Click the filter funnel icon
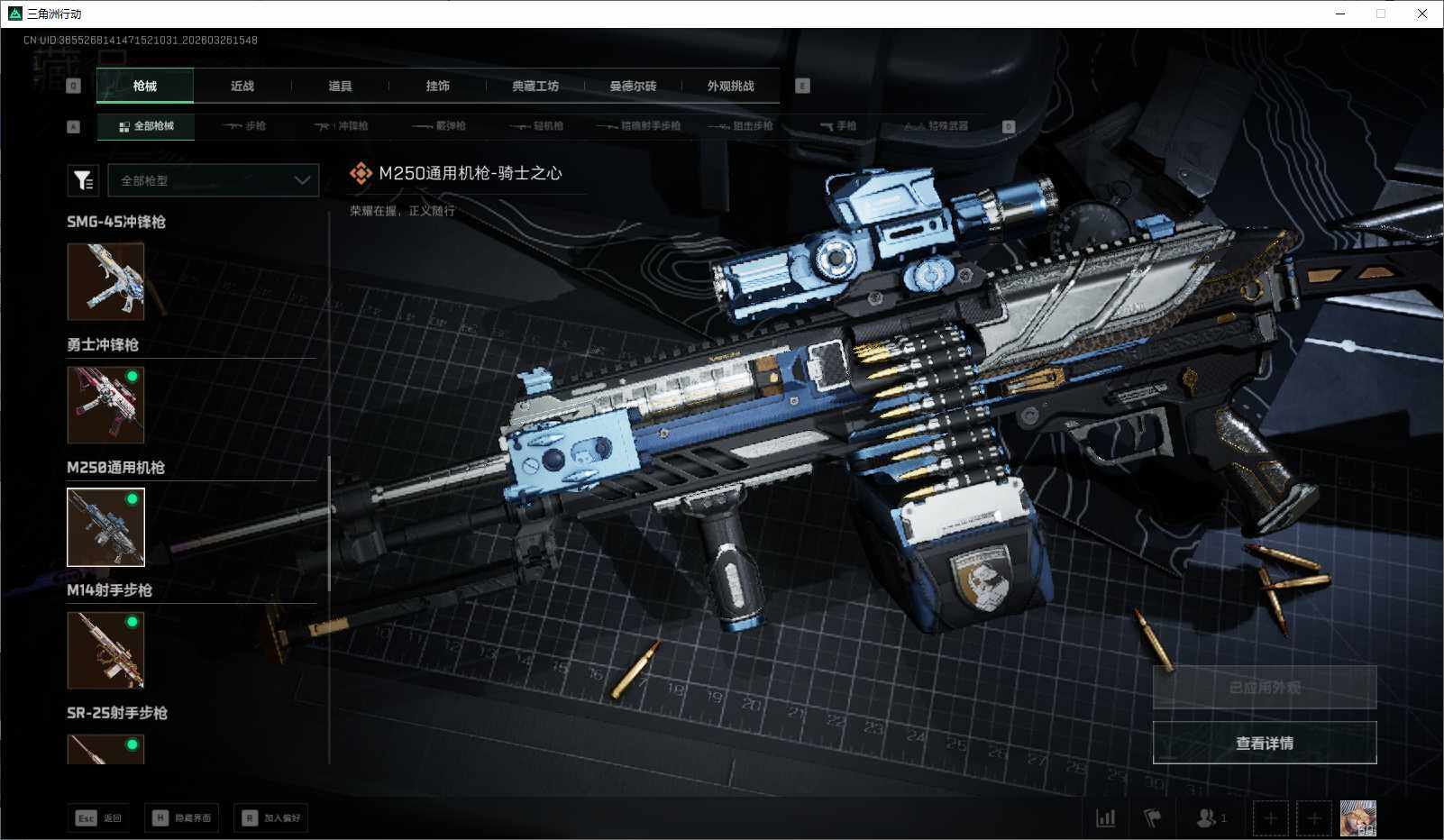This screenshot has height=840, width=1444. (x=83, y=180)
